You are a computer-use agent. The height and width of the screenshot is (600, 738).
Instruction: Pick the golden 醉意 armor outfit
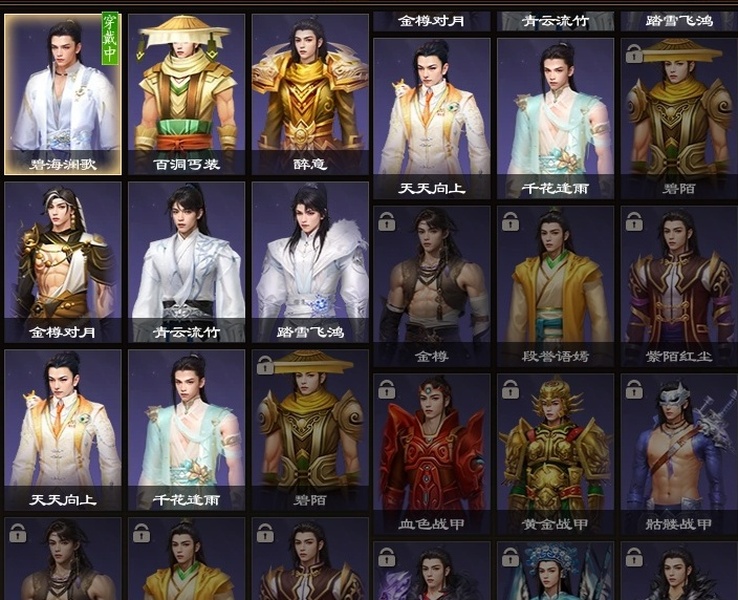pyautogui.click(x=309, y=94)
